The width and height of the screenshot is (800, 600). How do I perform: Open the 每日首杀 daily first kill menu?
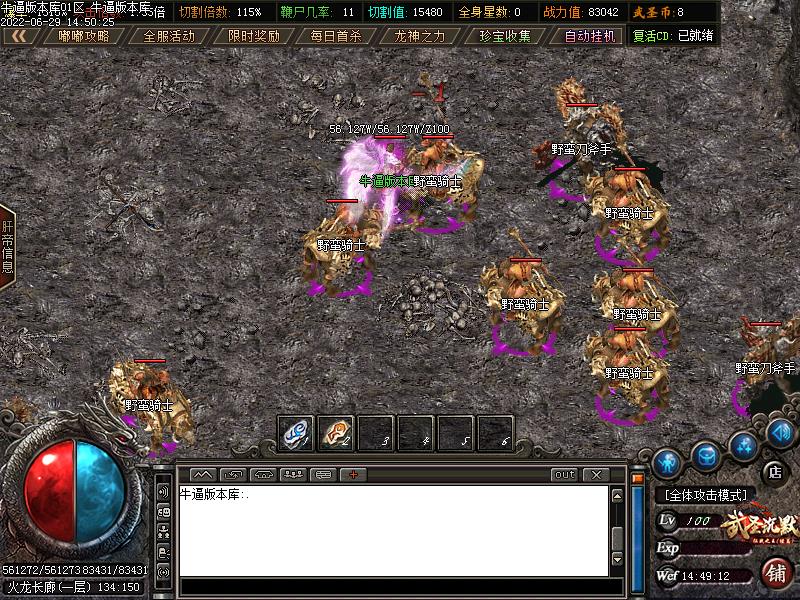[336, 36]
